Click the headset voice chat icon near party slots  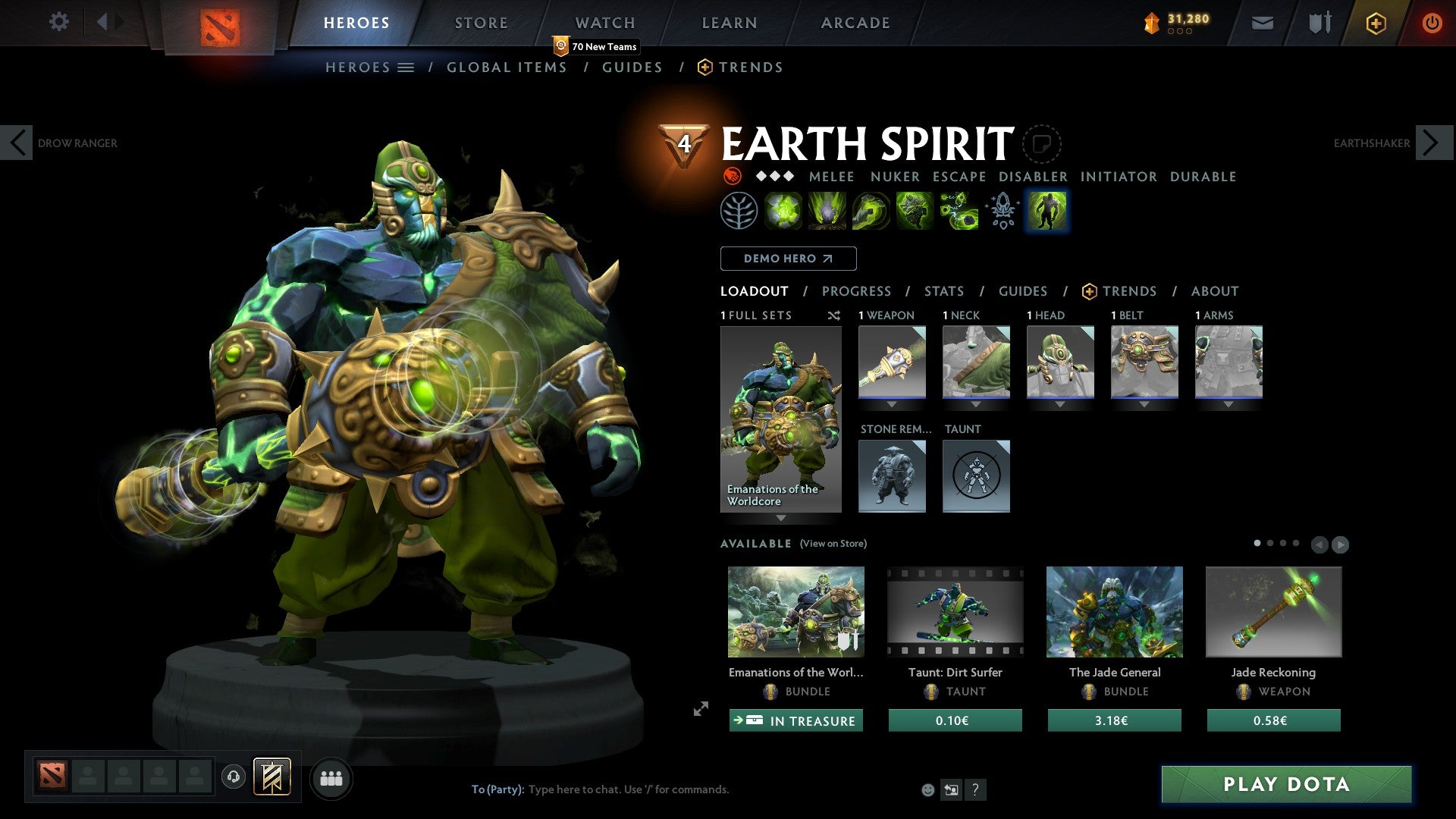click(x=233, y=777)
